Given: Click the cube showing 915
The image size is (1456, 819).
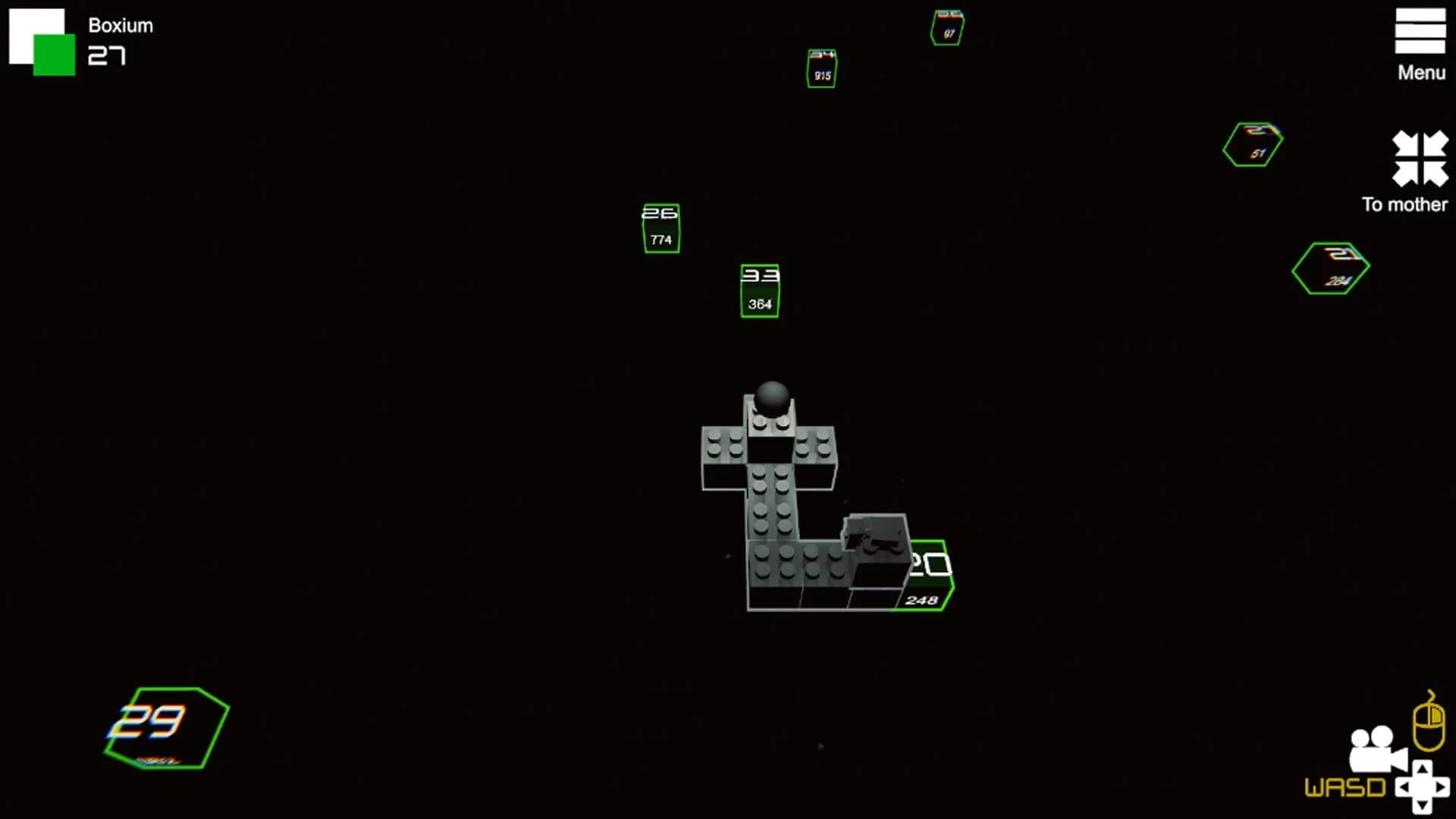Looking at the screenshot, I should point(821,68).
